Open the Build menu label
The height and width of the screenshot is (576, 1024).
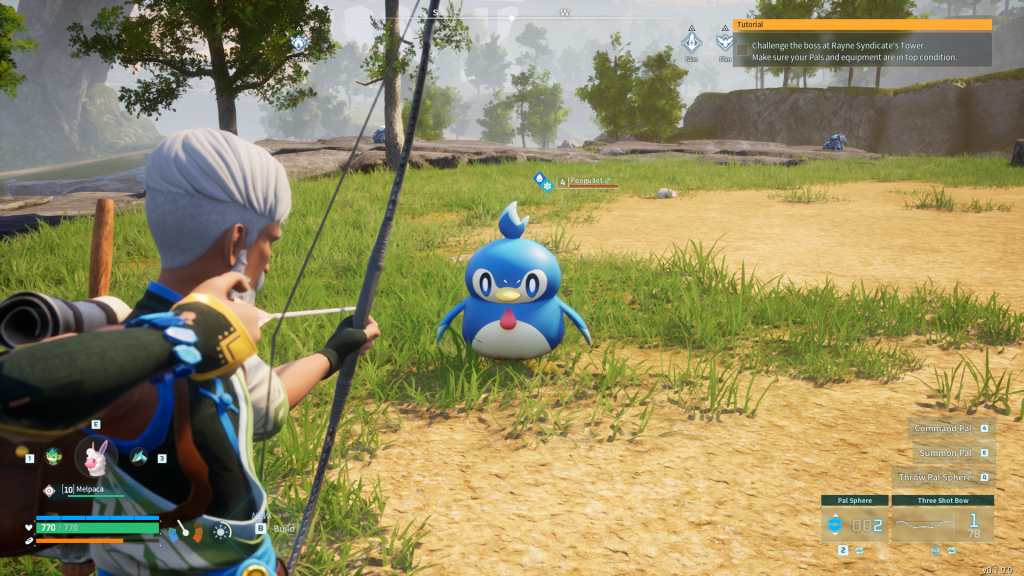(284, 528)
